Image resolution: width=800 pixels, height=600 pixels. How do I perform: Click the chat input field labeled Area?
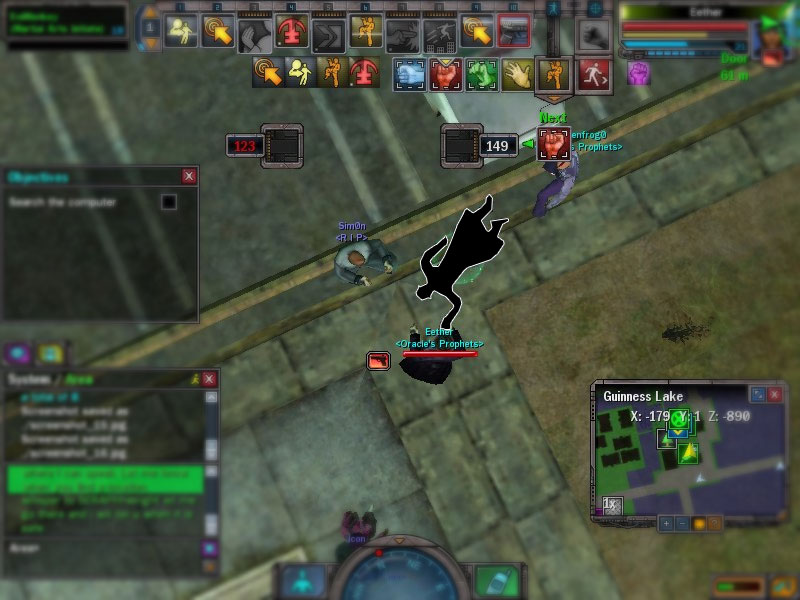tap(100, 548)
